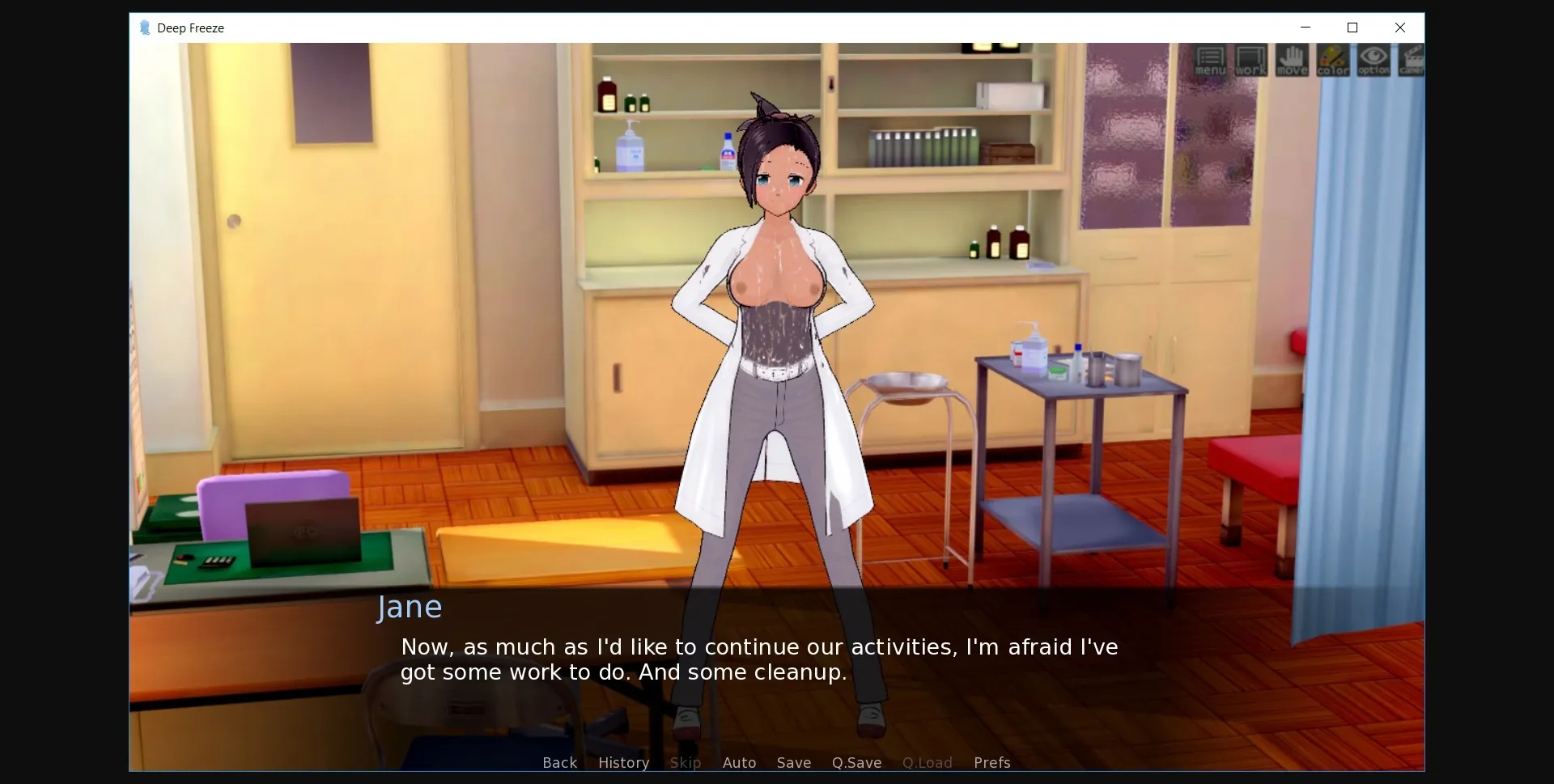Click Back to rewind dialogue
Image resolution: width=1554 pixels, height=784 pixels.
559,762
